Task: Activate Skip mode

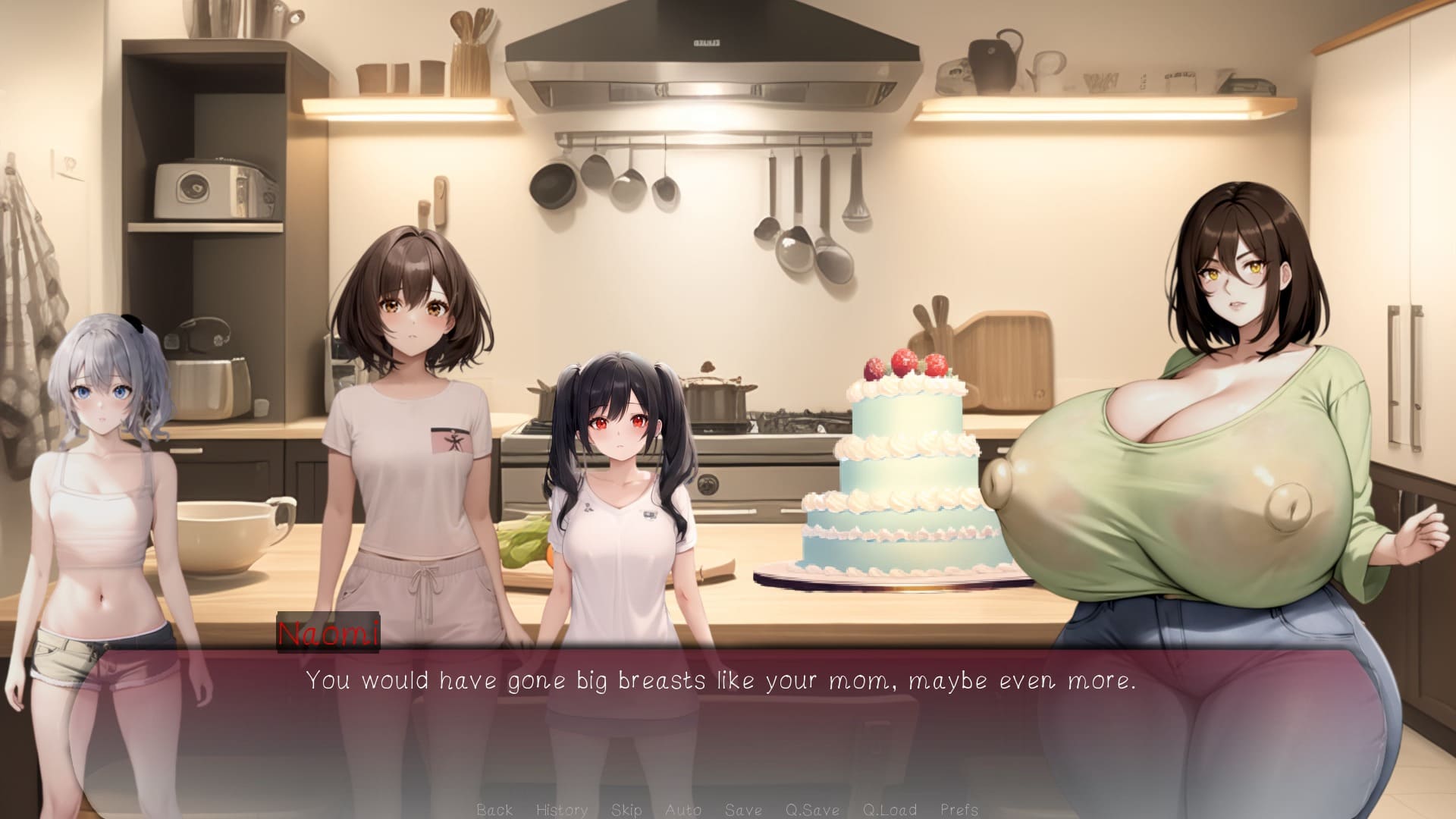Action: (x=626, y=809)
